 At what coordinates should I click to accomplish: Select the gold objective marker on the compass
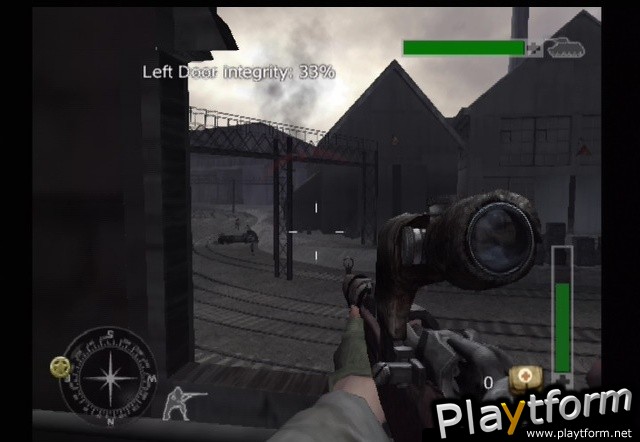pos(61,367)
